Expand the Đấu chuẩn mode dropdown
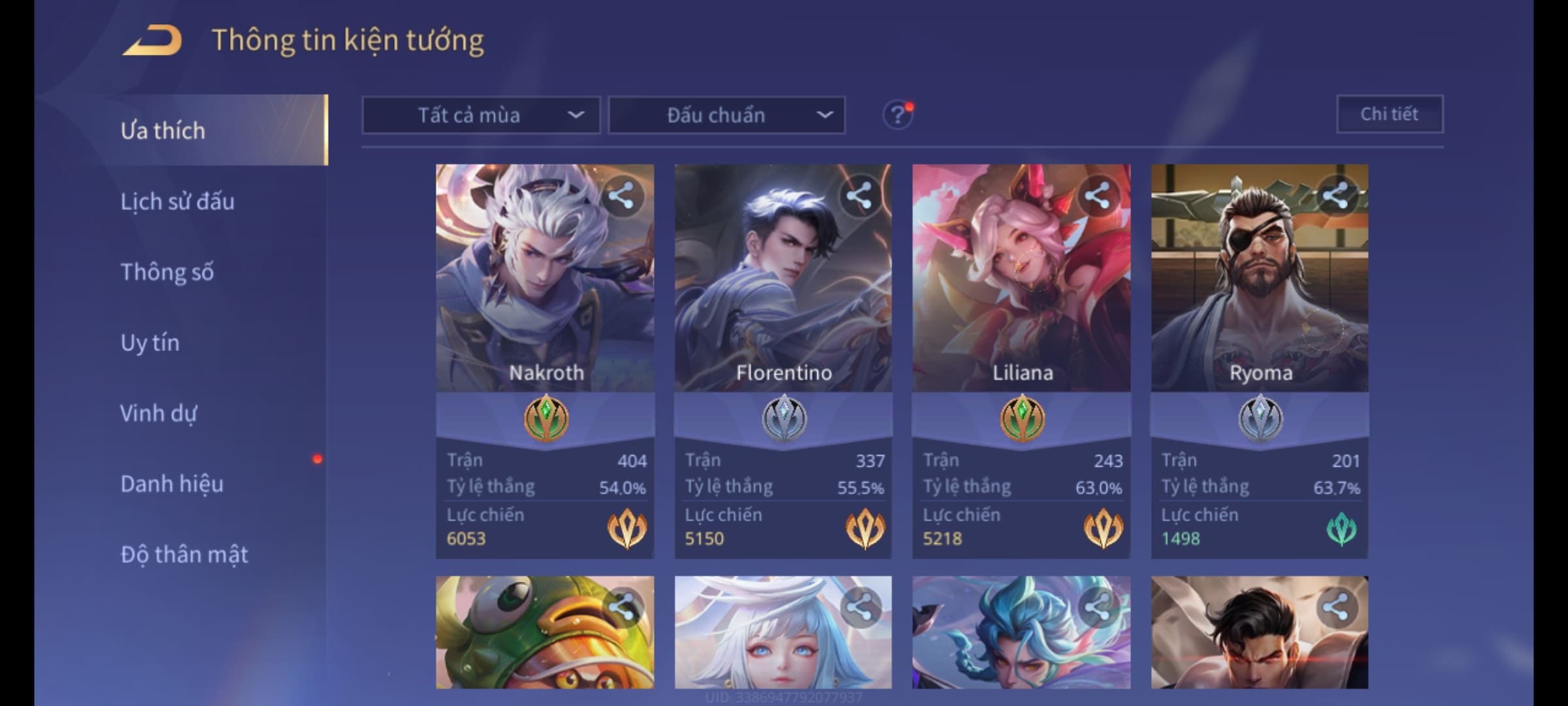This screenshot has height=706, width=1568. click(727, 115)
